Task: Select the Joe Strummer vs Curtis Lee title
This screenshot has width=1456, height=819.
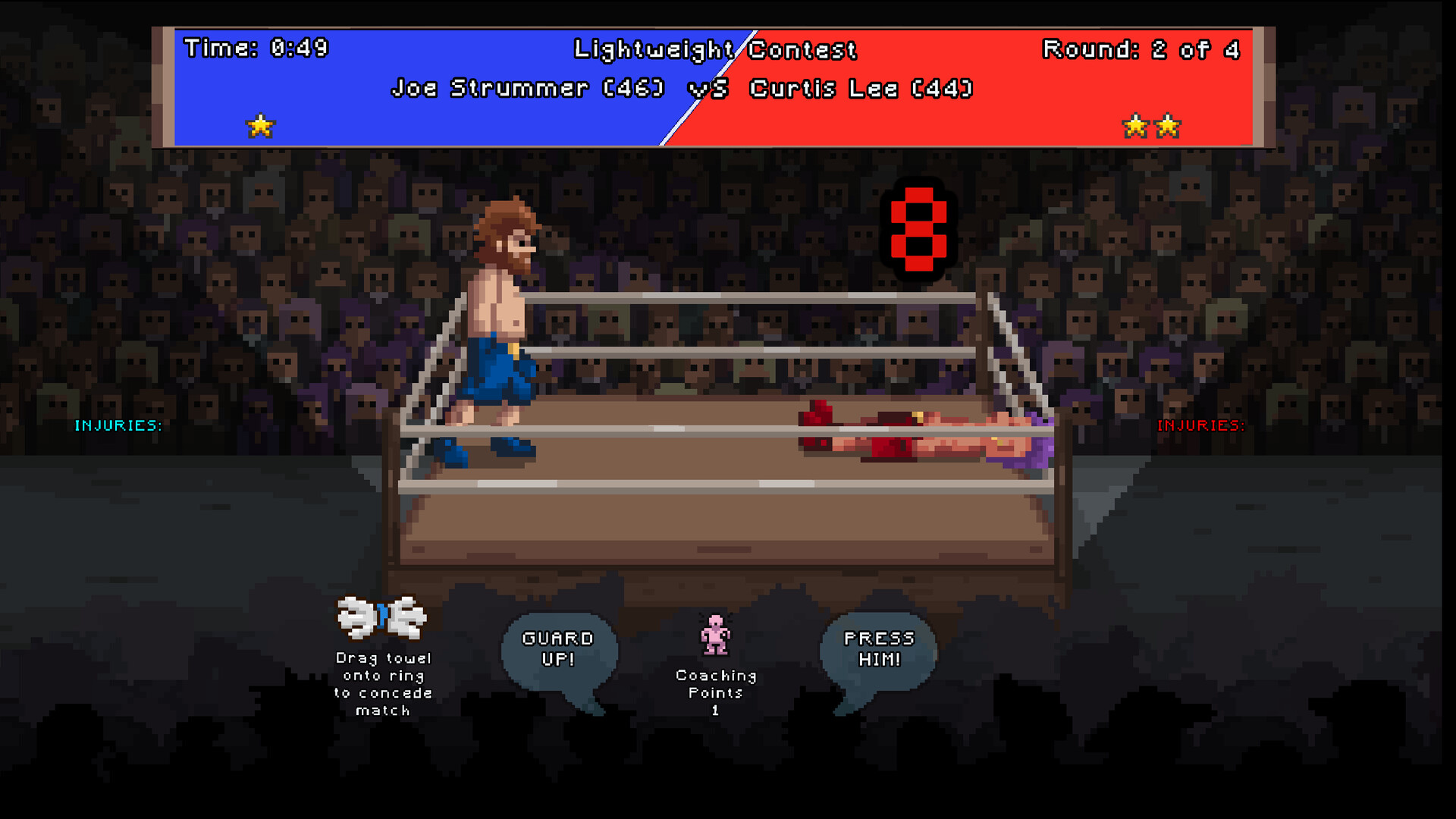Action: (682, 88)
